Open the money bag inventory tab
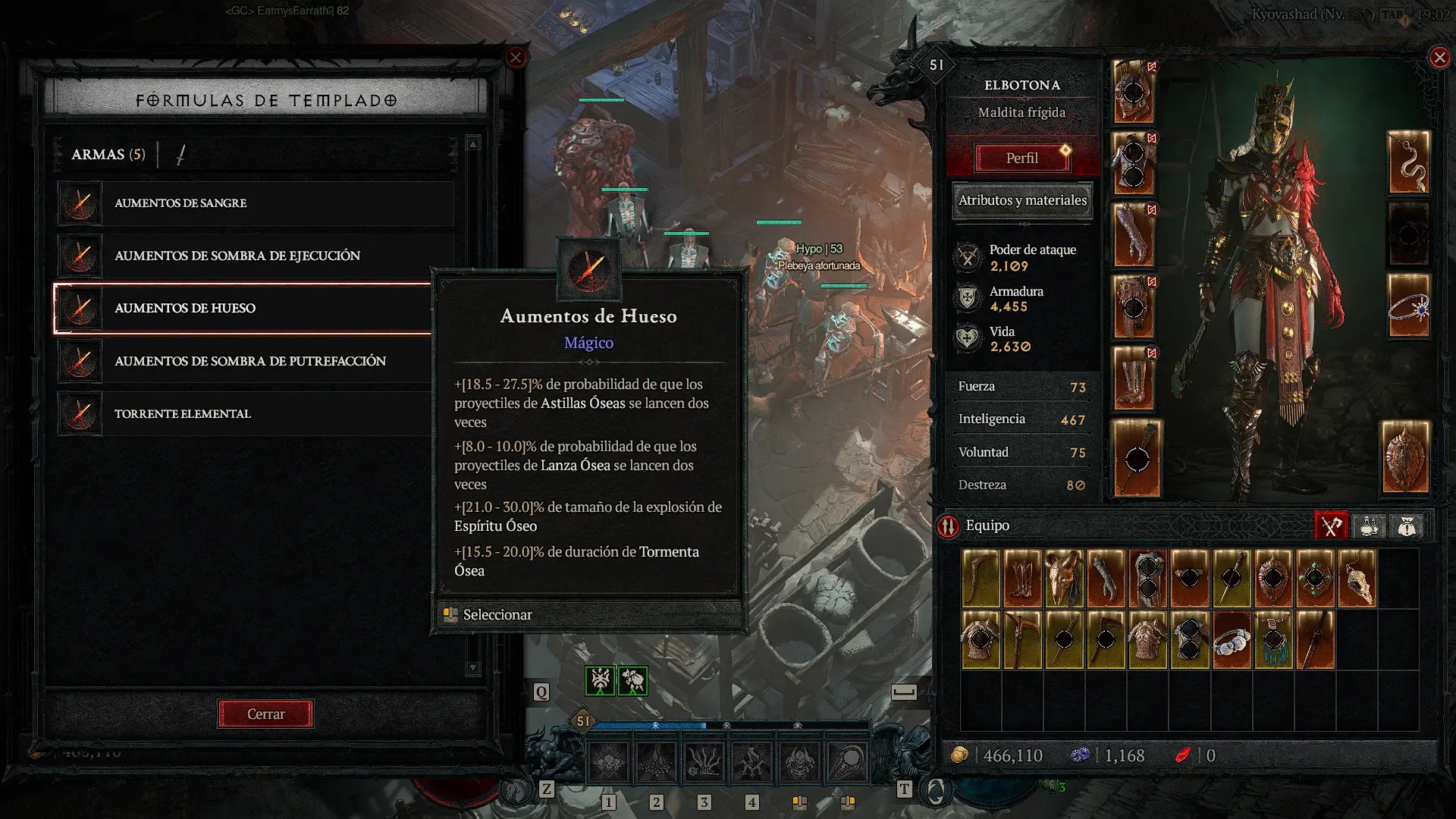Image resolution: width=1456 pixels, height=819 pixels. click(x=1407, y=526)
